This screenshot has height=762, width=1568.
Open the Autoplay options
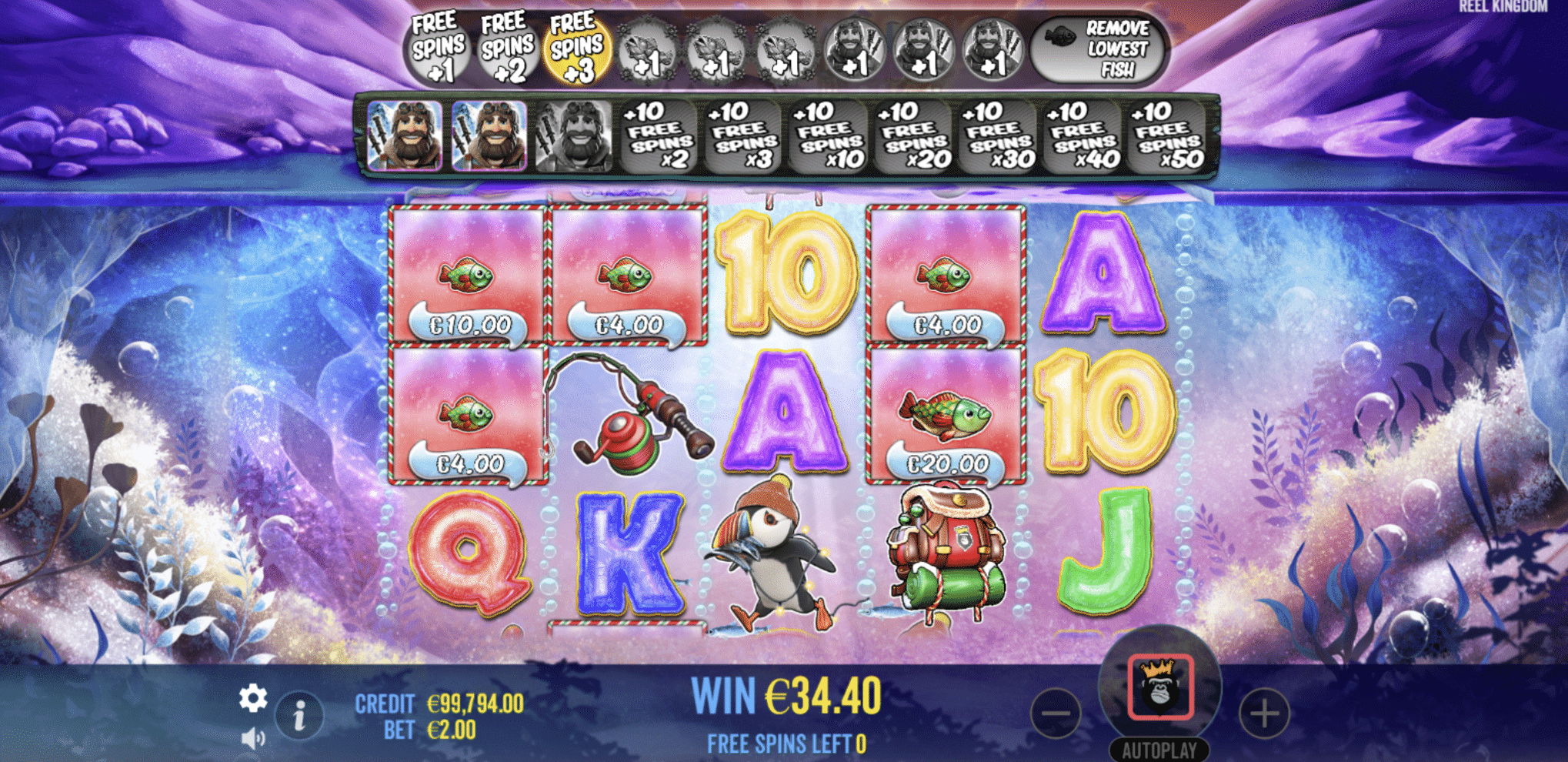coord(1159,750)
